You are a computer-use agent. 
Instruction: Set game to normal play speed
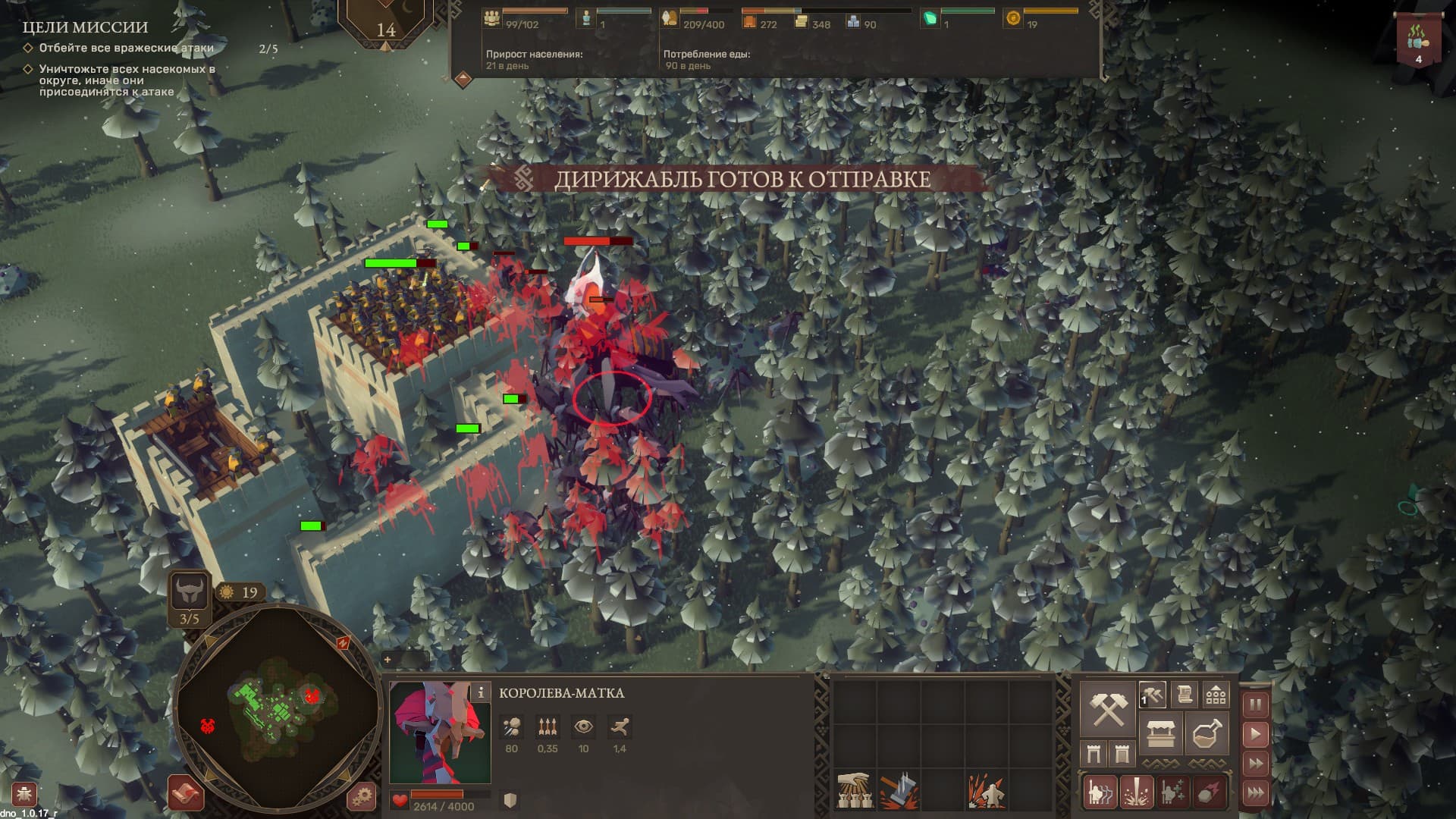click(x=1255, y=733)
